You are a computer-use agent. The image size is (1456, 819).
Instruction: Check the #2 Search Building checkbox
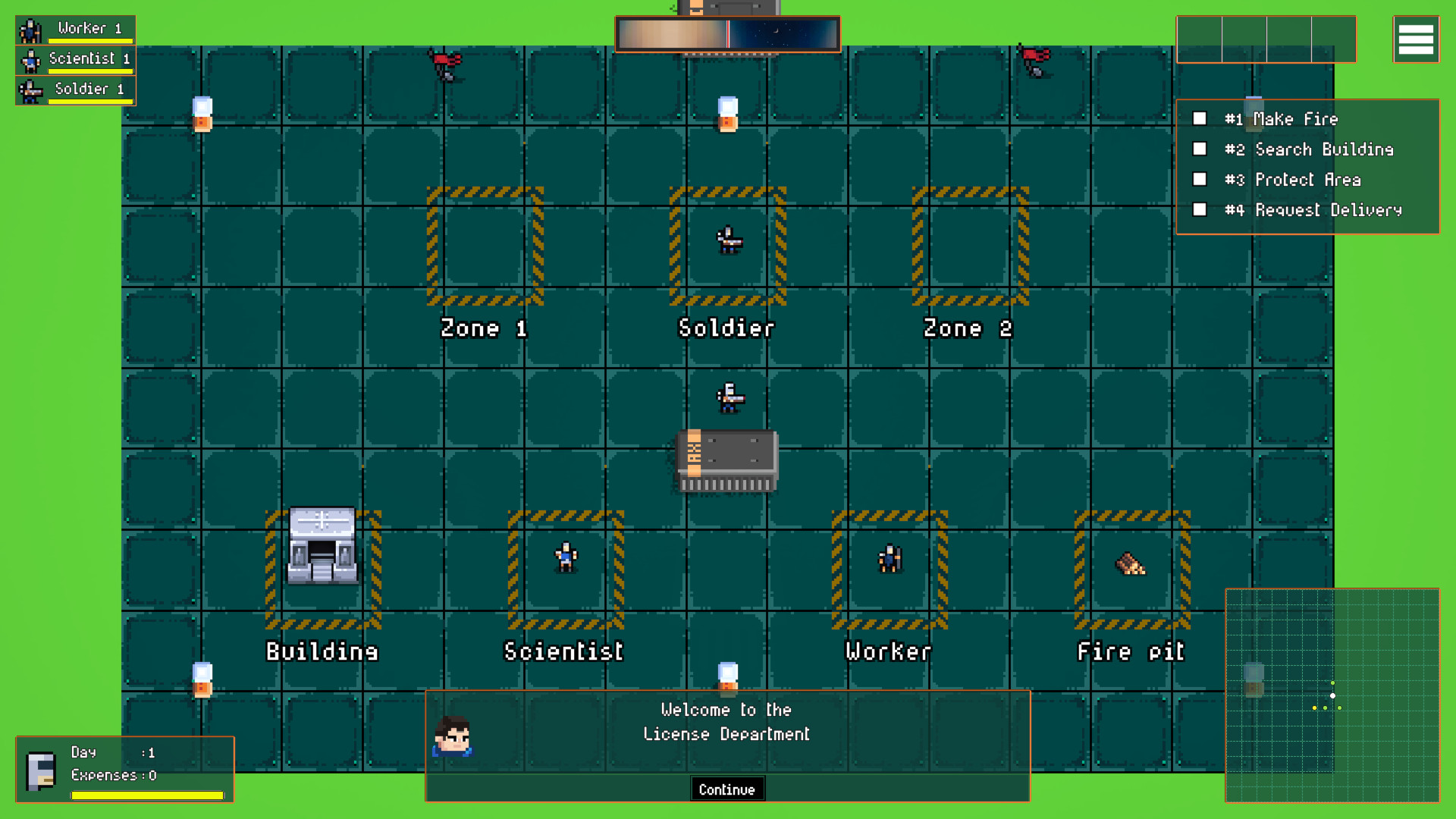[x=1200, y=149]
